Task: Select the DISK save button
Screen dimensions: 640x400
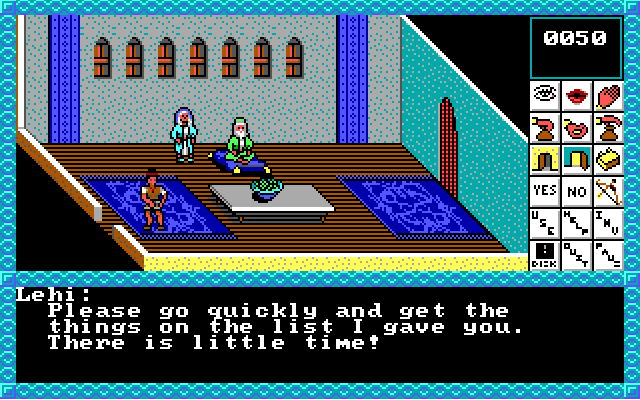Action: pos(545,254)
